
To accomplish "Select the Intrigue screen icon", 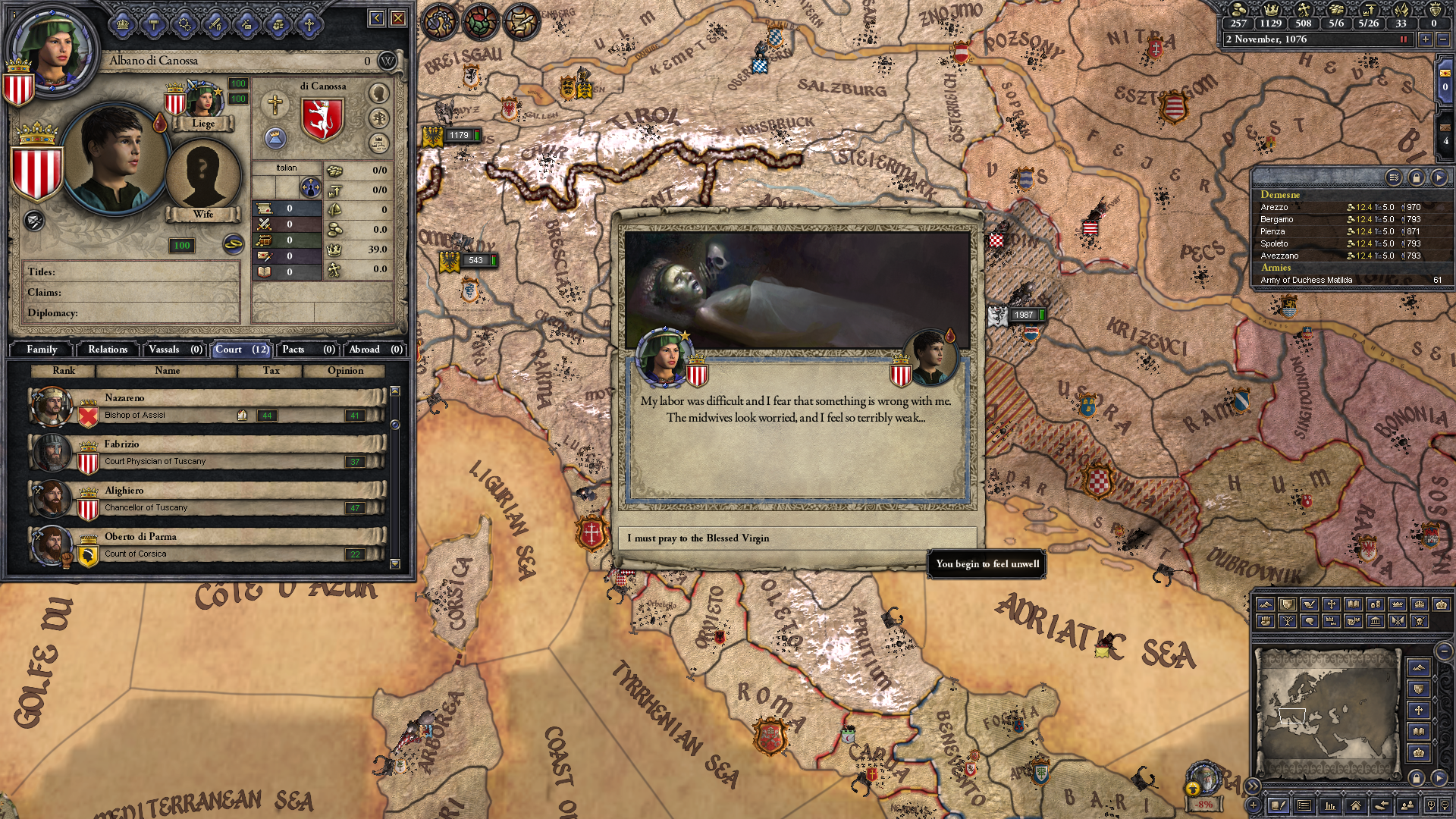I will (247, 24).
